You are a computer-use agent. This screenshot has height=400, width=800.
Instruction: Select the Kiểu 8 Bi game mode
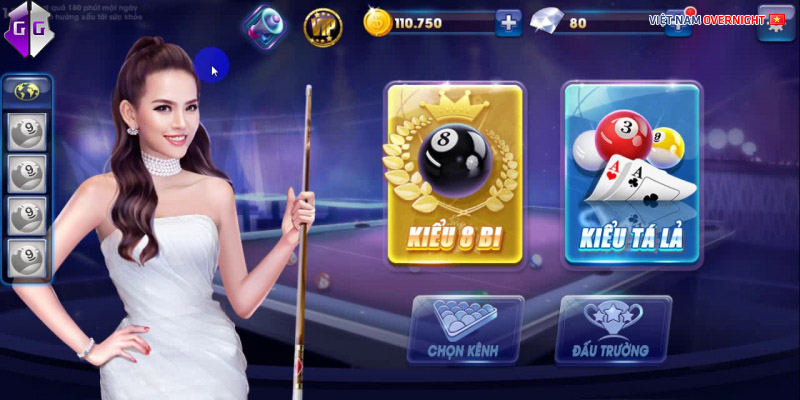(455, 176)
